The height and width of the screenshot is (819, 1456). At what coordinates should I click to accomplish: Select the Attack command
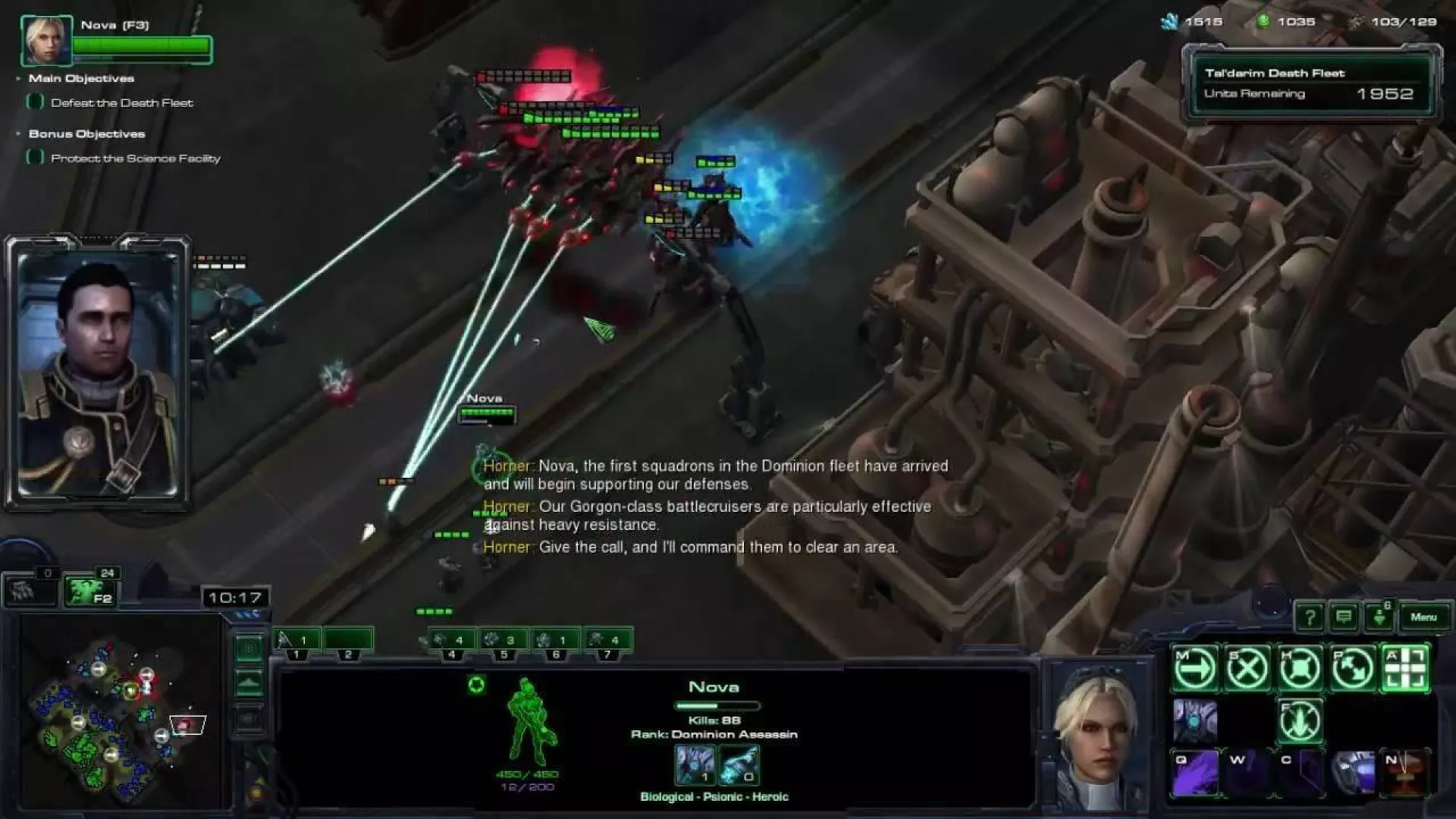click(1405, 669)
